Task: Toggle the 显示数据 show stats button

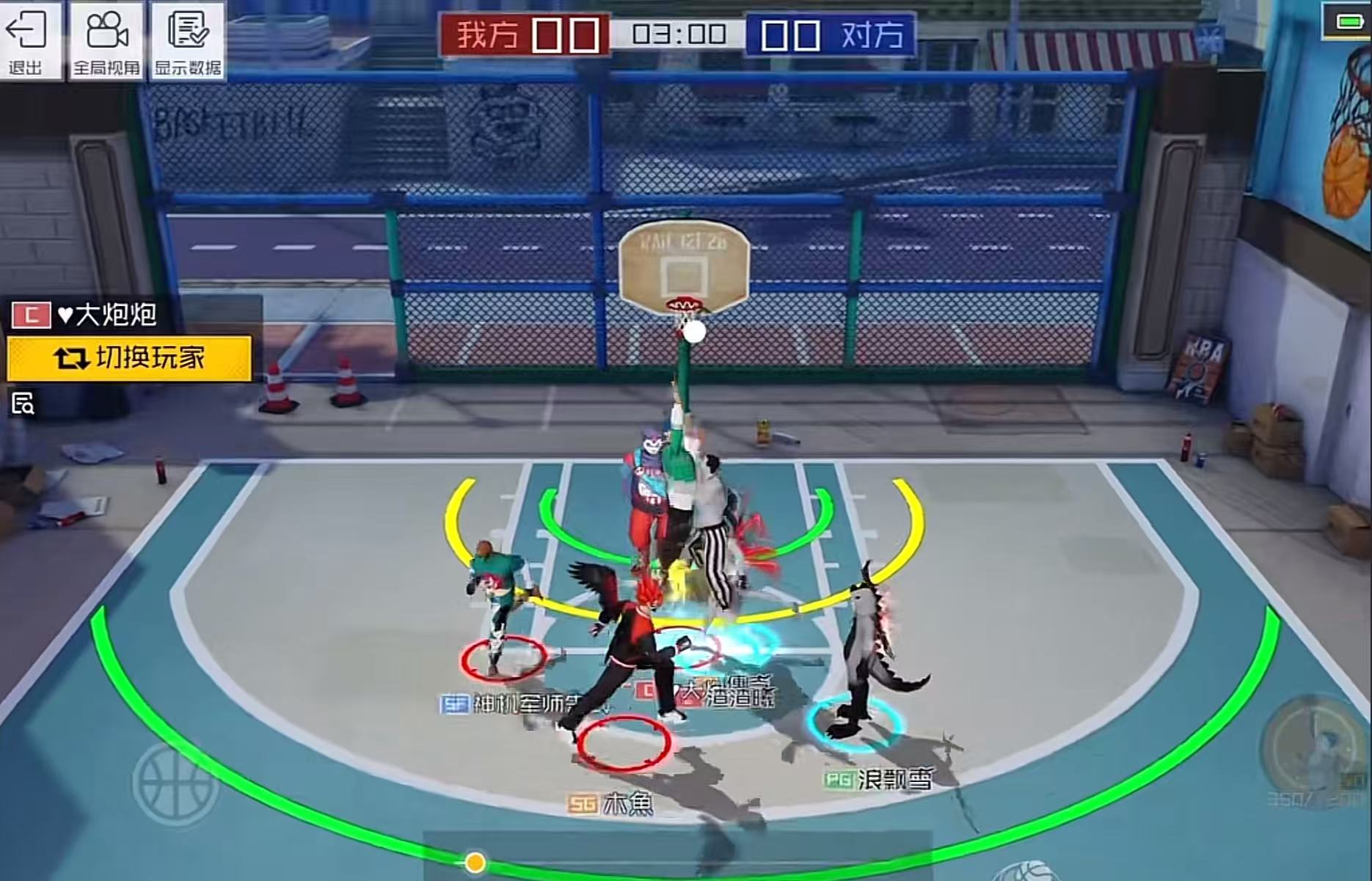Action: point(187,40)
